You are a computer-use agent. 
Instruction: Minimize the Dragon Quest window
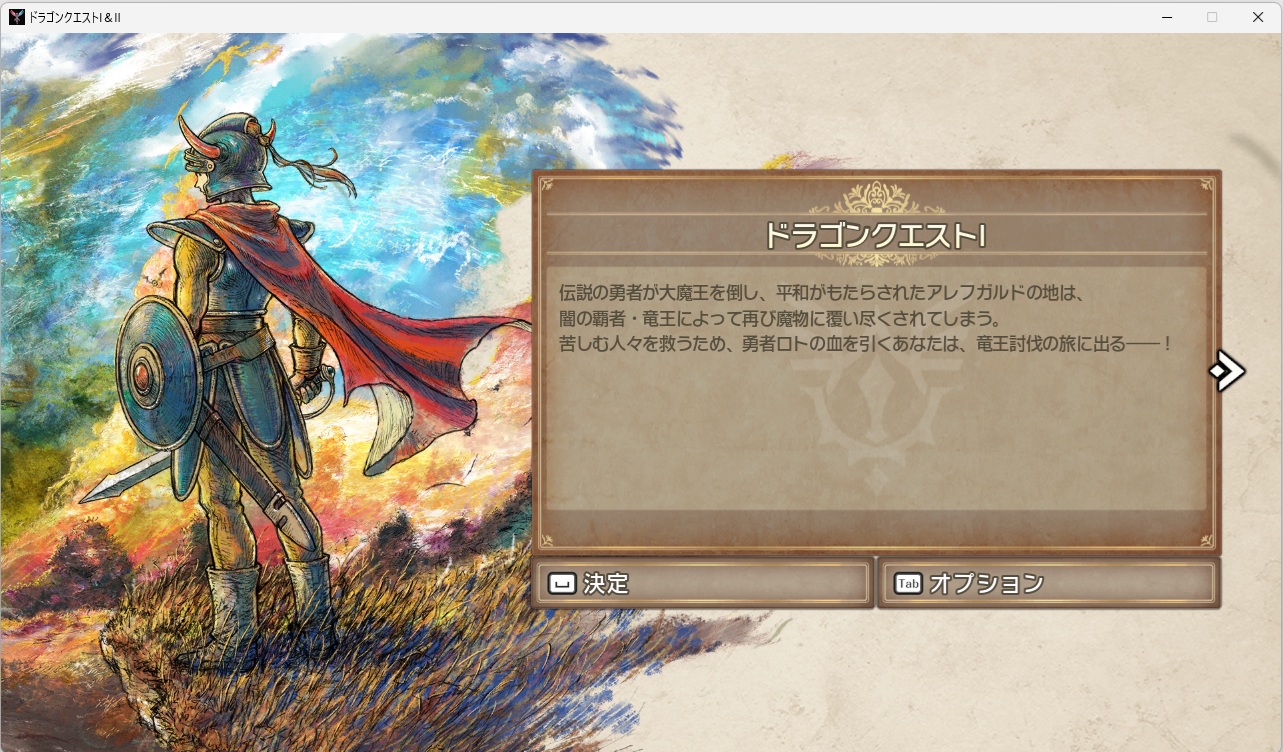(x=1166, y=16)
